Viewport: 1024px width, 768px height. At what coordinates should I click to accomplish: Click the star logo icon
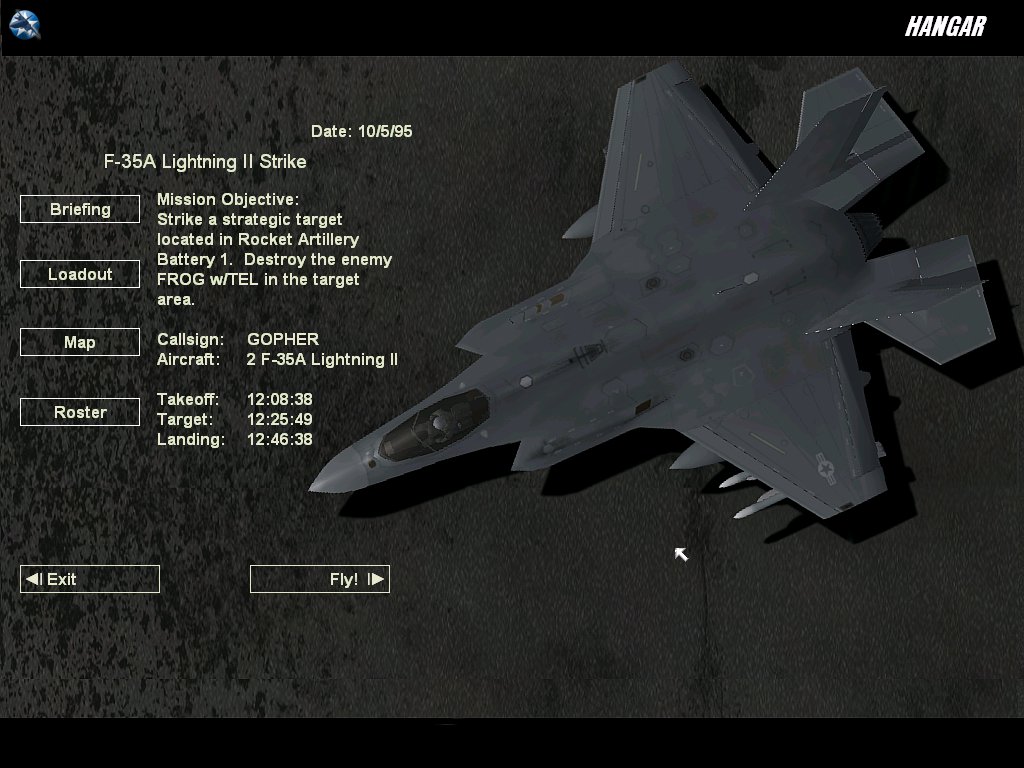click(x=24, y=24)
